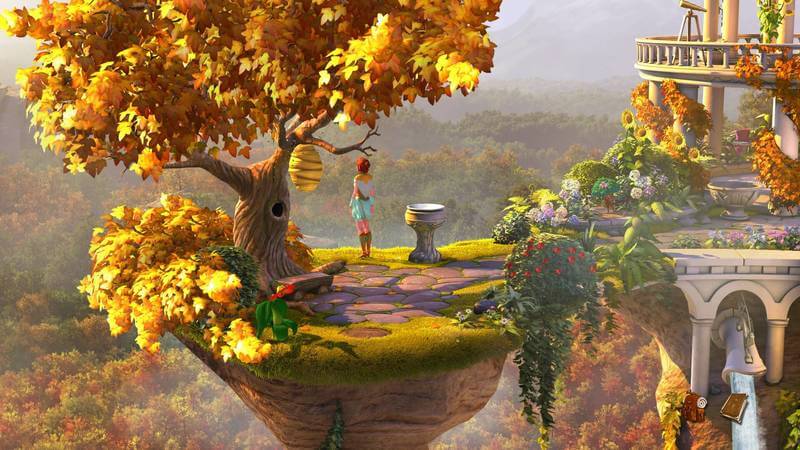Open the inventory satchel icon
800x450 pixels.
(692, 407)
